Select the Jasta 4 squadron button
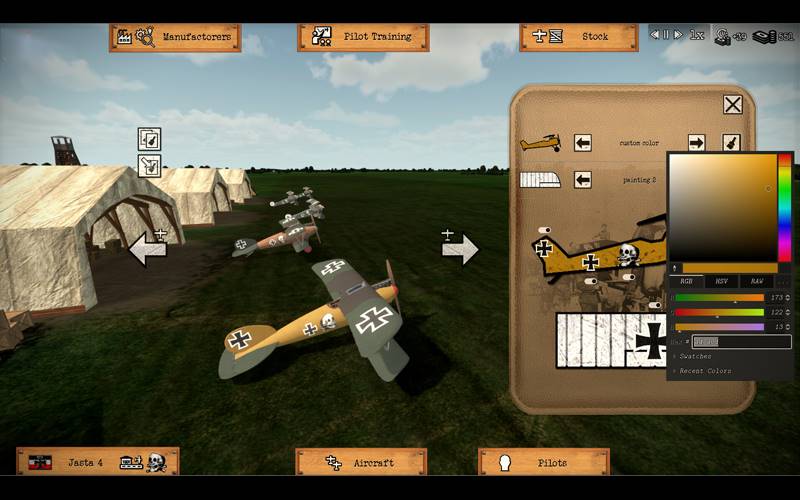800x500 pixels. (x=97, y=462)
